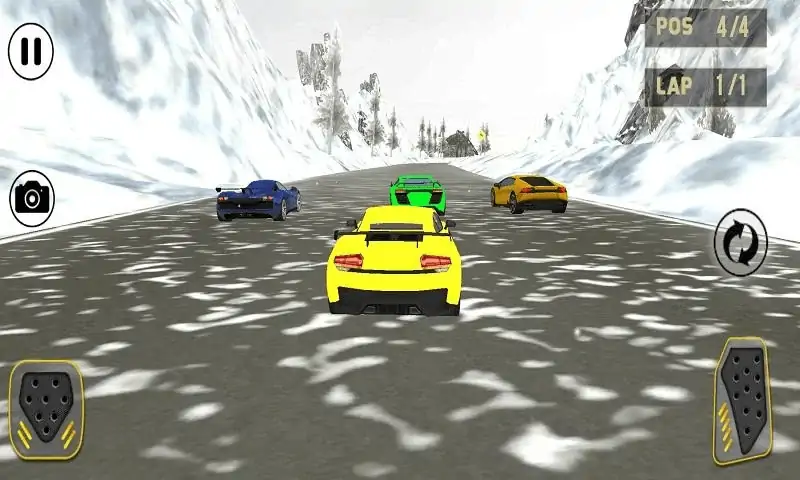Switch the camera view
This screenshot has height=480, width=800.
(x=33, y=198)
